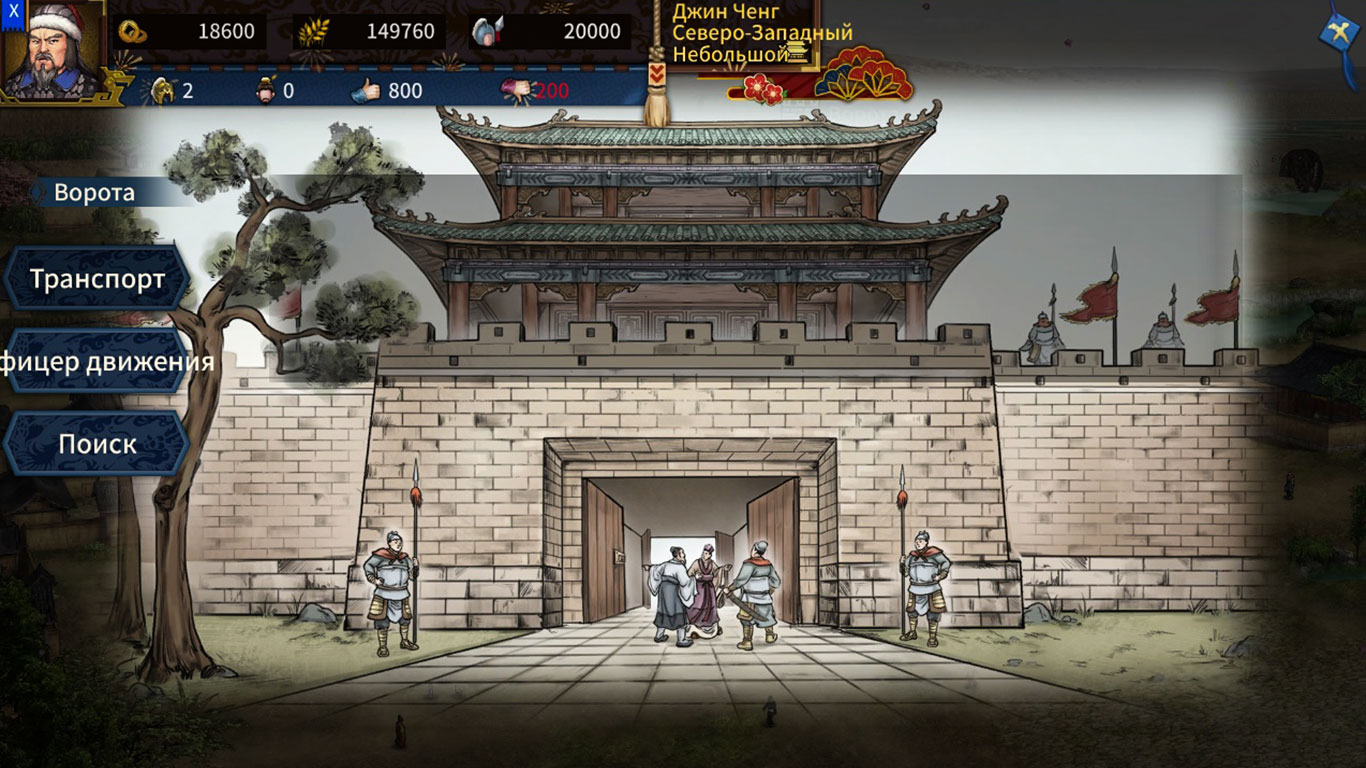Click the gold coins resource icon
The height and width of the screenshot is (768, 1366).
(x=134, y=31)
